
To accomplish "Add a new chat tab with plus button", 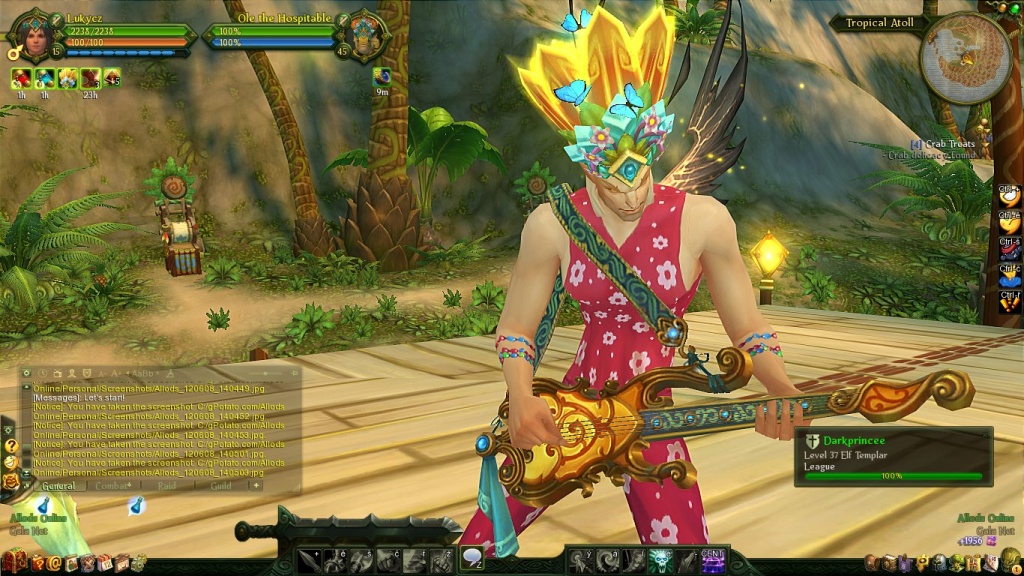I will point(256,486).
